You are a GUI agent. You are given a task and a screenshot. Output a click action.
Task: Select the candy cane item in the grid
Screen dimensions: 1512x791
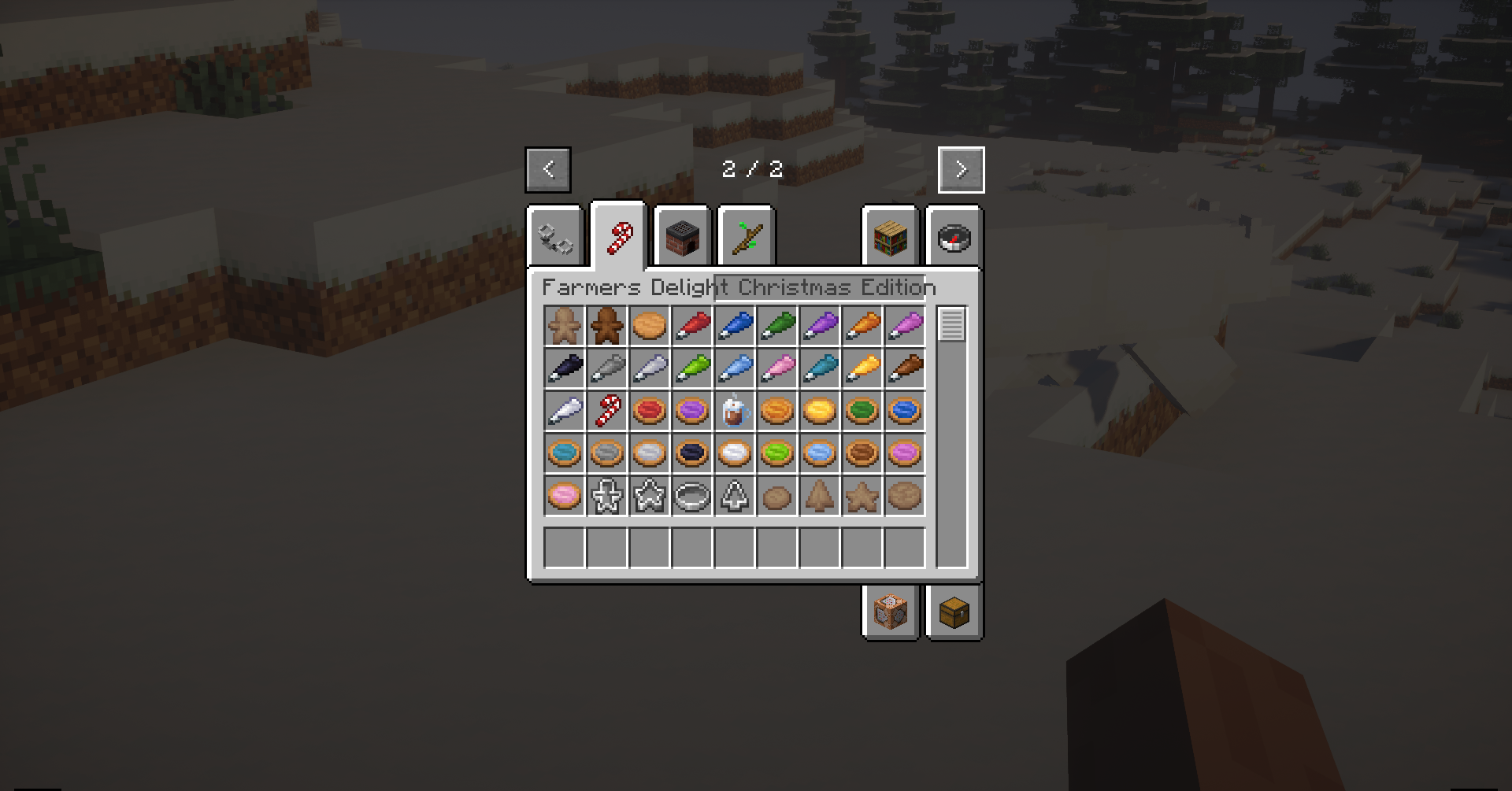click(606, 411)
